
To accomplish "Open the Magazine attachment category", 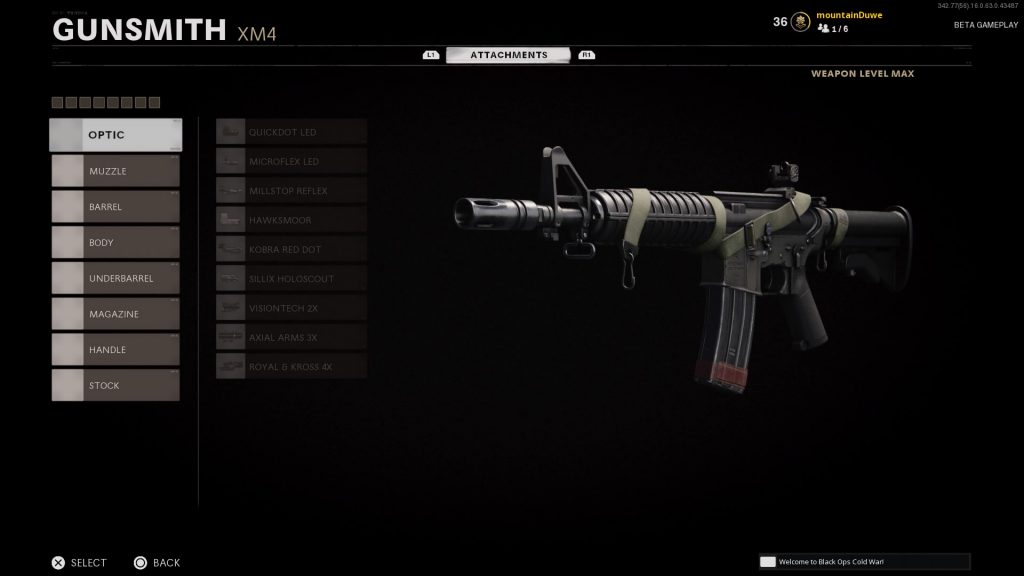I will 116,314.
